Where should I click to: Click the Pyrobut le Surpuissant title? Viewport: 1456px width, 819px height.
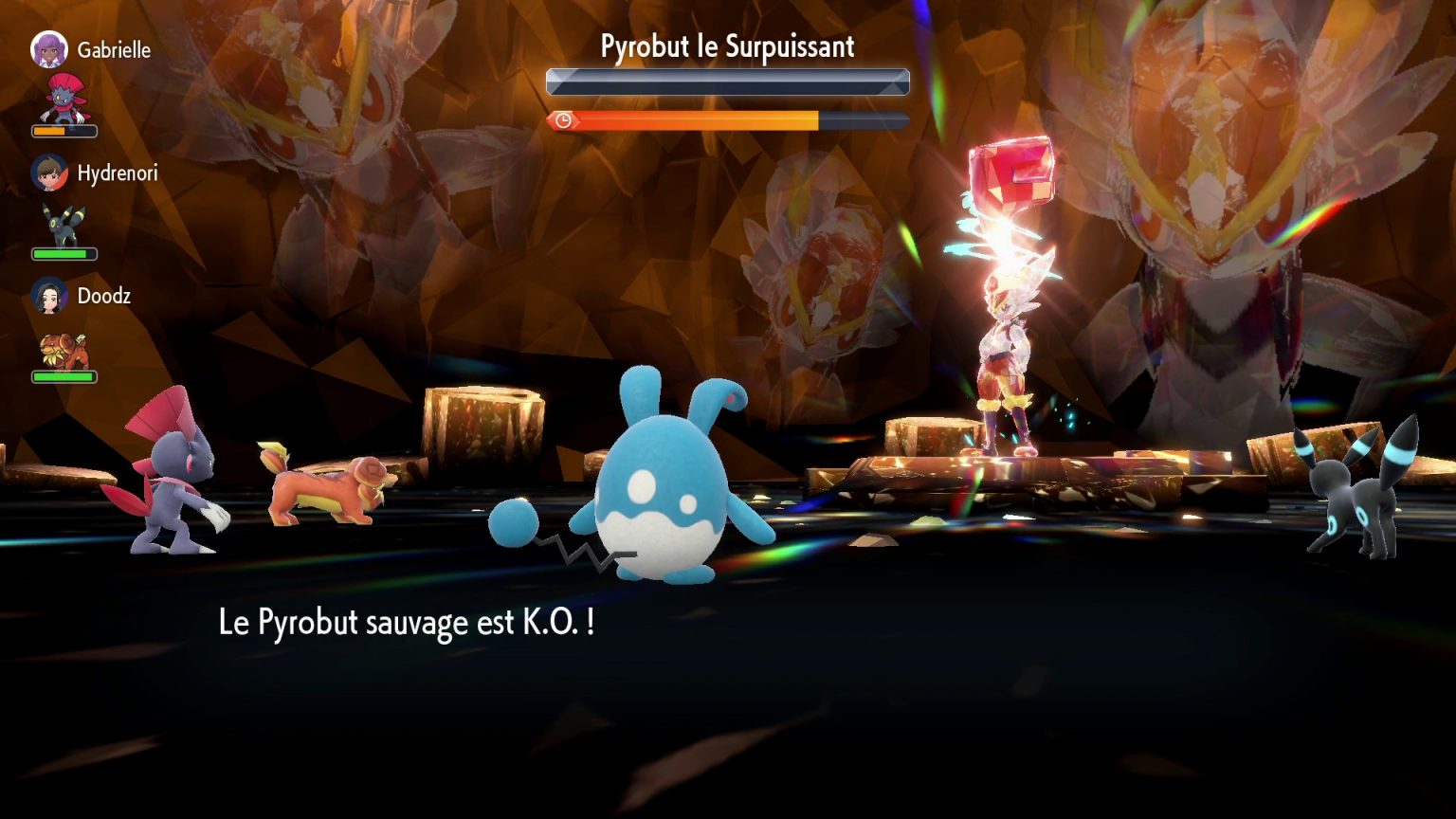click(726, 45)
